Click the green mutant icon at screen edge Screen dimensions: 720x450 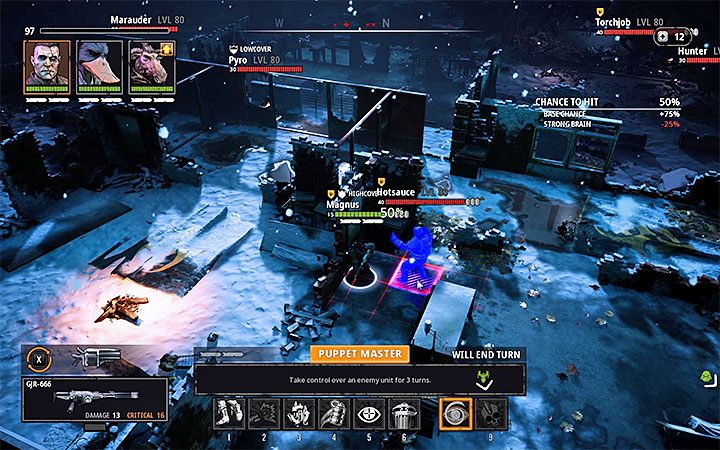coord(707,377)
